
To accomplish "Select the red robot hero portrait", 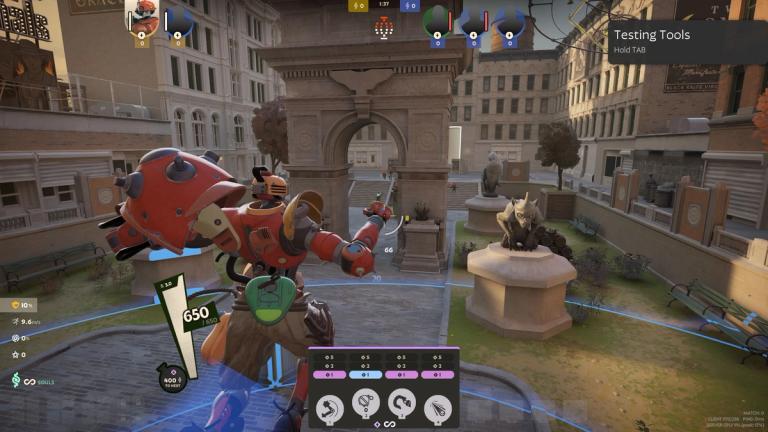I will pyautogui.click(x=143, y=18).
